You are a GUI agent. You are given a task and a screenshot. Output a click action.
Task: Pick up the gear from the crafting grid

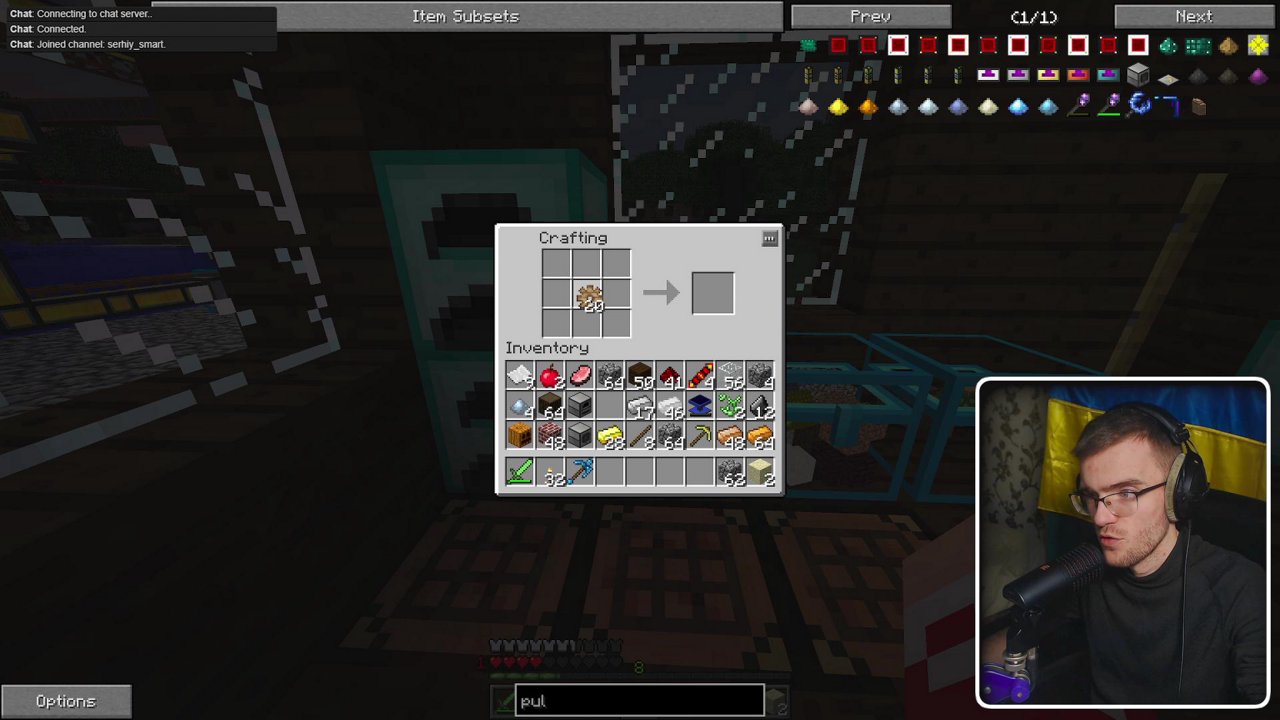588,295
